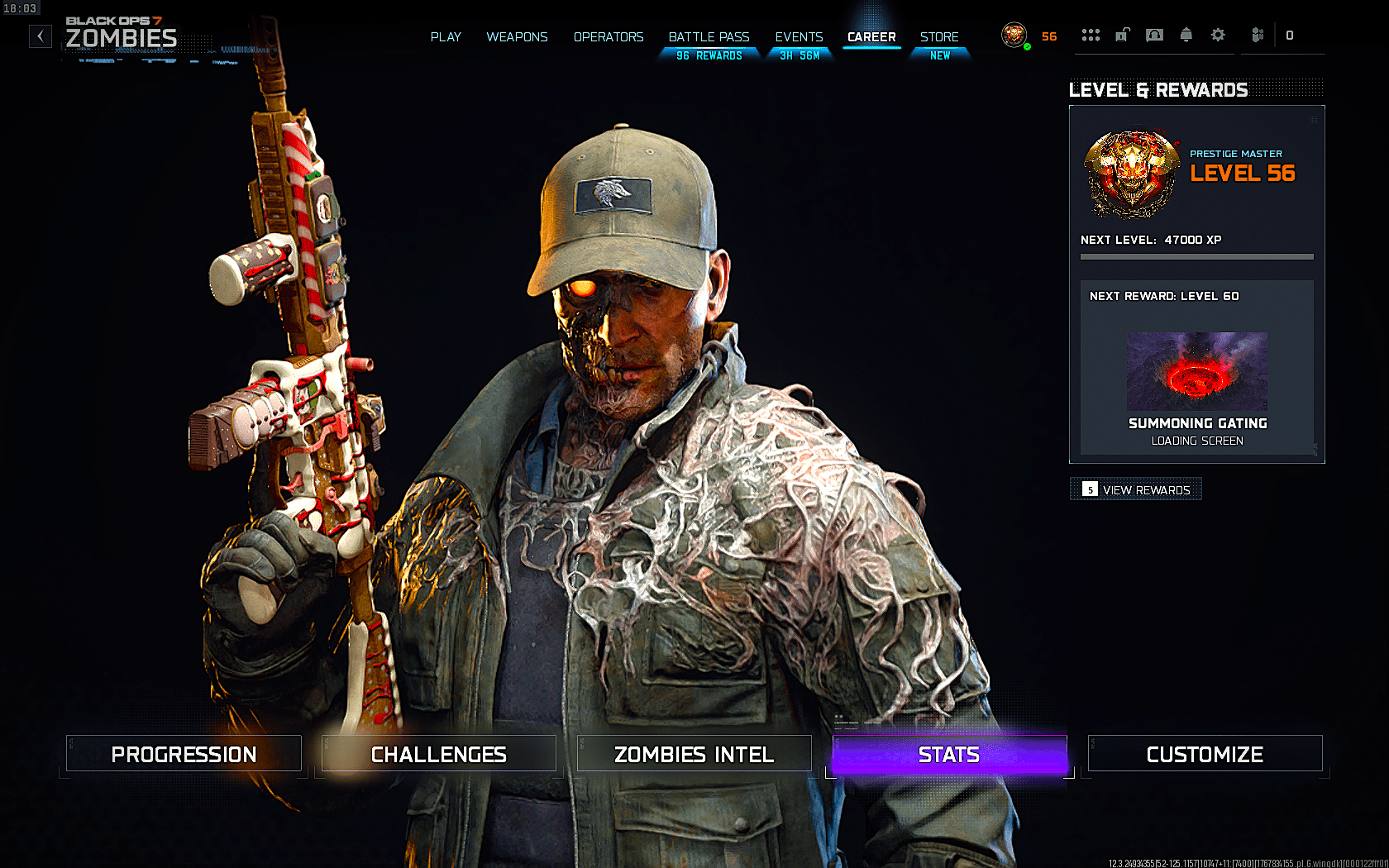
Task: Open settings with the gear icon
Action: click(1218, 35)
